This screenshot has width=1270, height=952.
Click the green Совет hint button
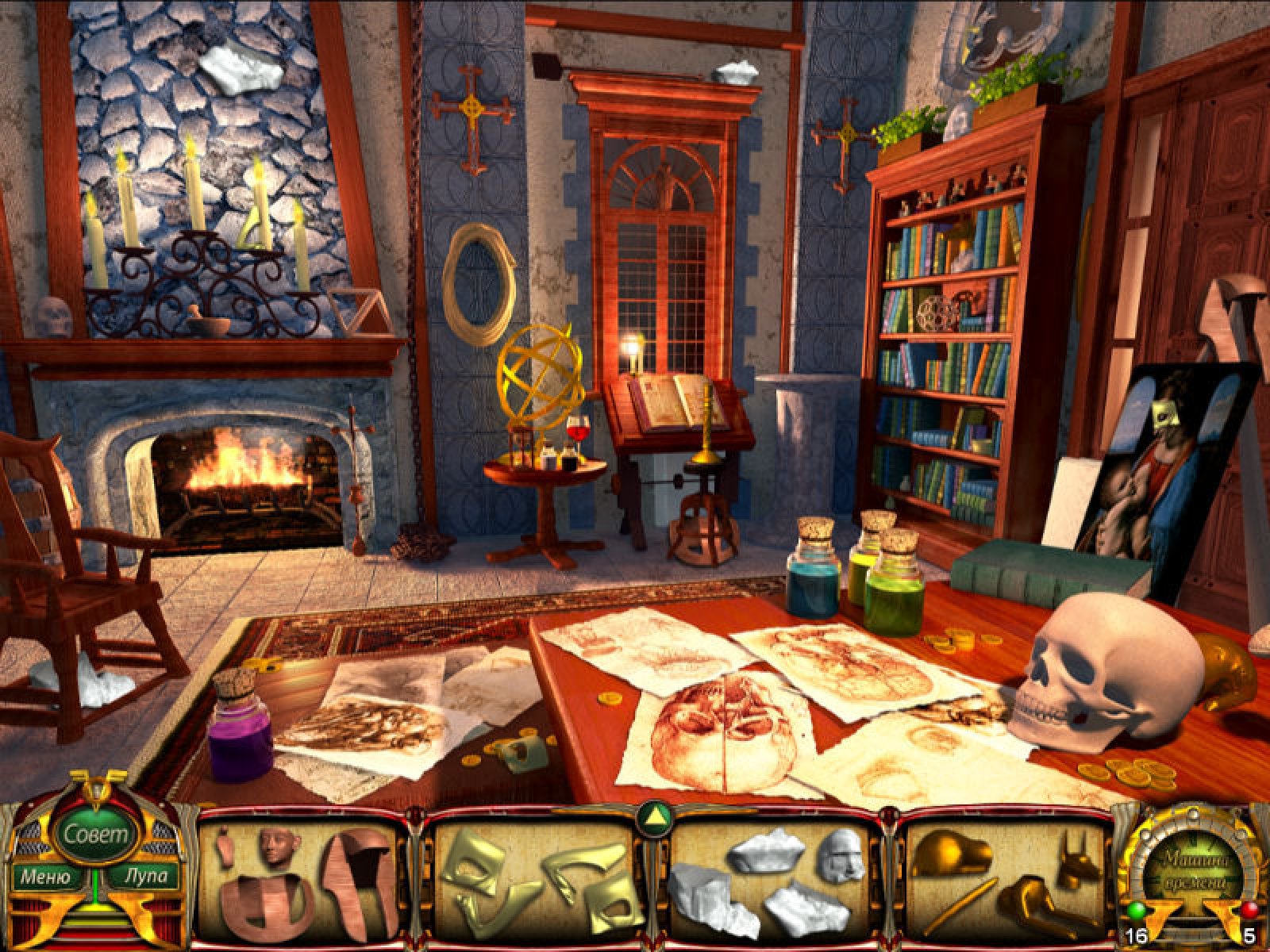click(94, 834)
